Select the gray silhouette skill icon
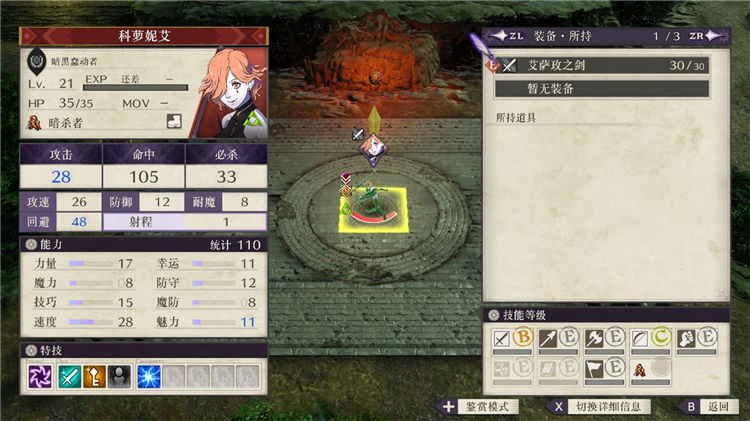Screen dimensions: 750x421 point(120,376)
